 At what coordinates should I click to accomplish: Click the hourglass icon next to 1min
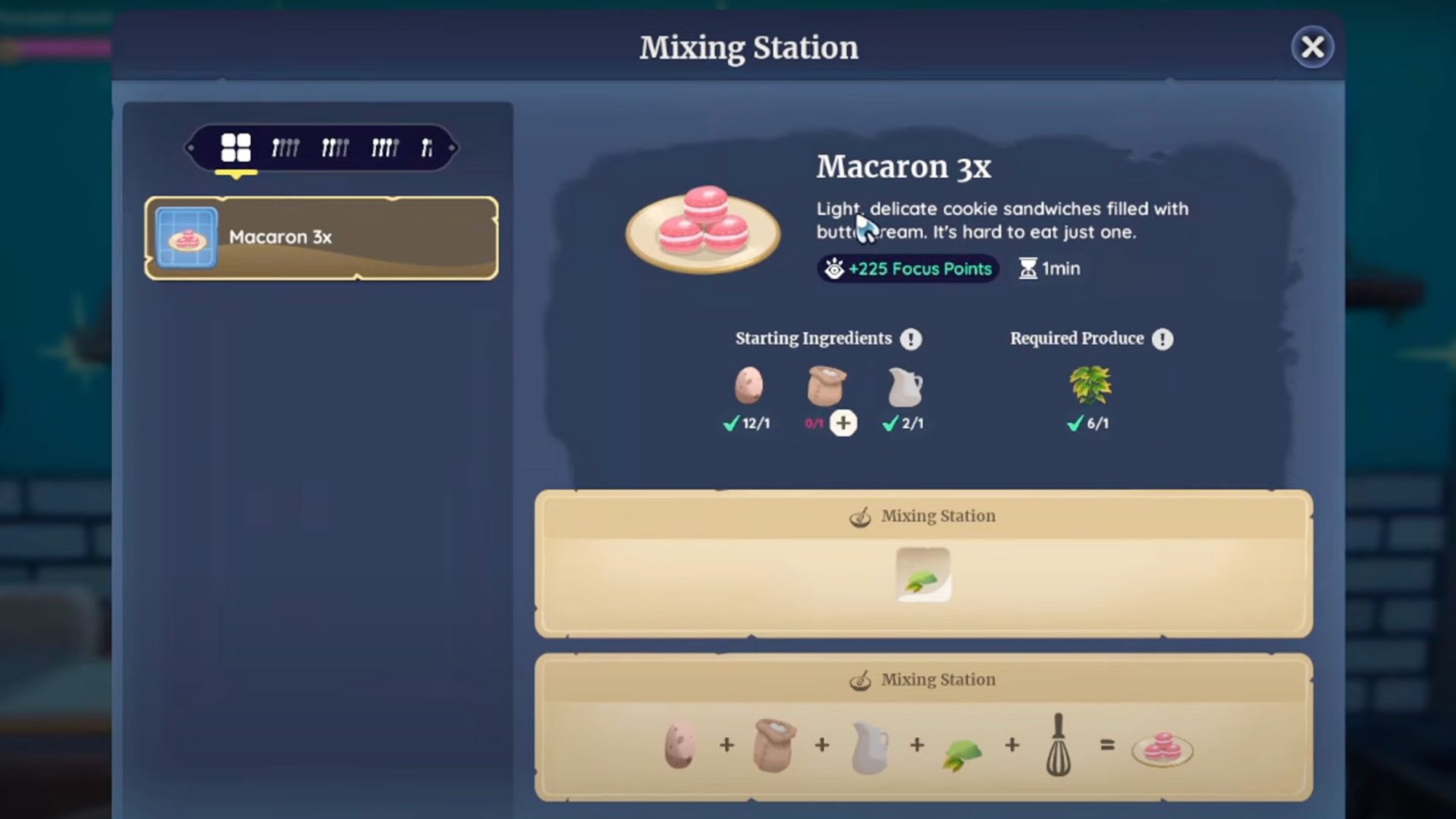coord(1028,268)
